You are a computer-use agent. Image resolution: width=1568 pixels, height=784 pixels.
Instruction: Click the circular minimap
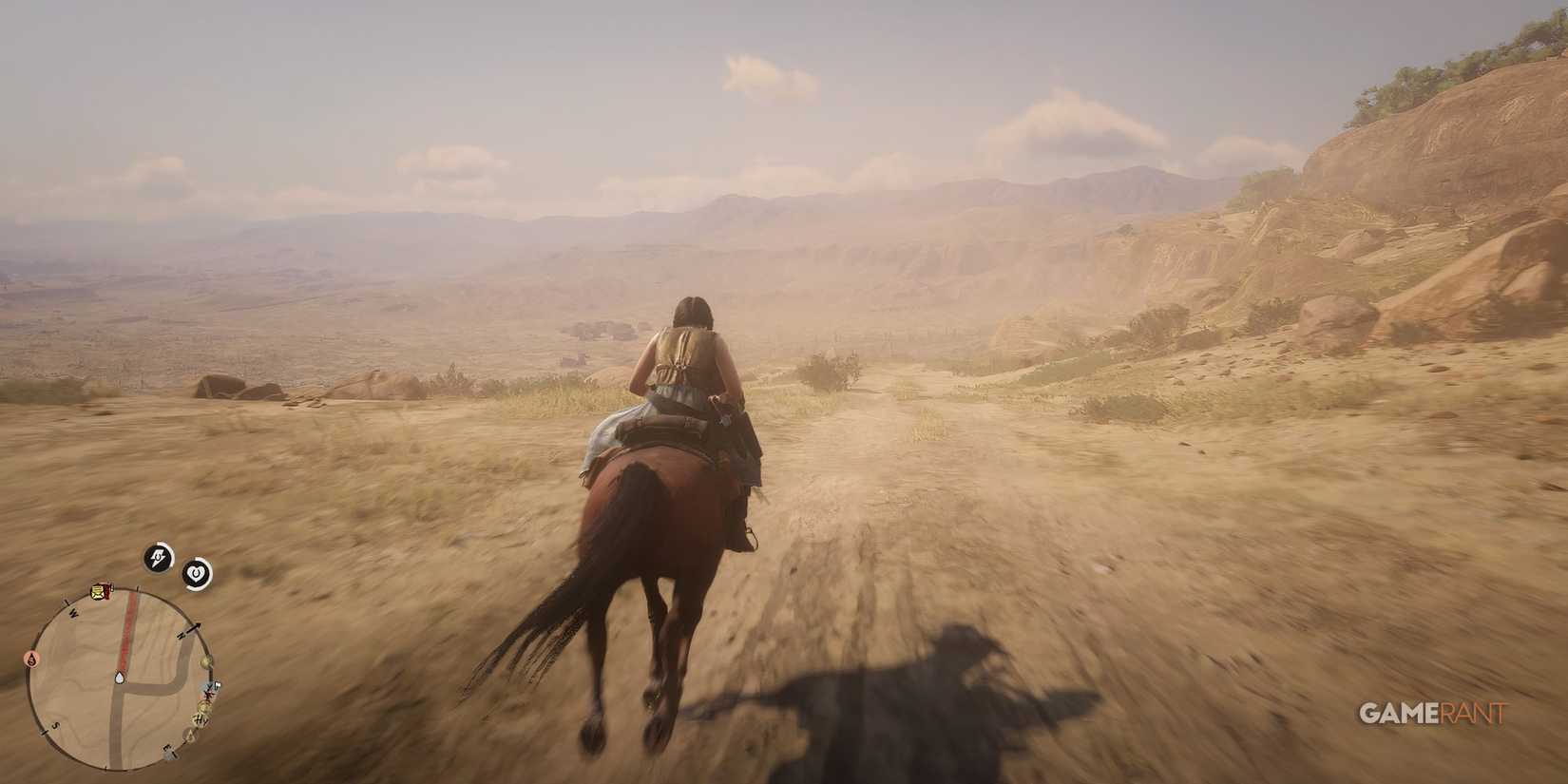tap(124, 676)
